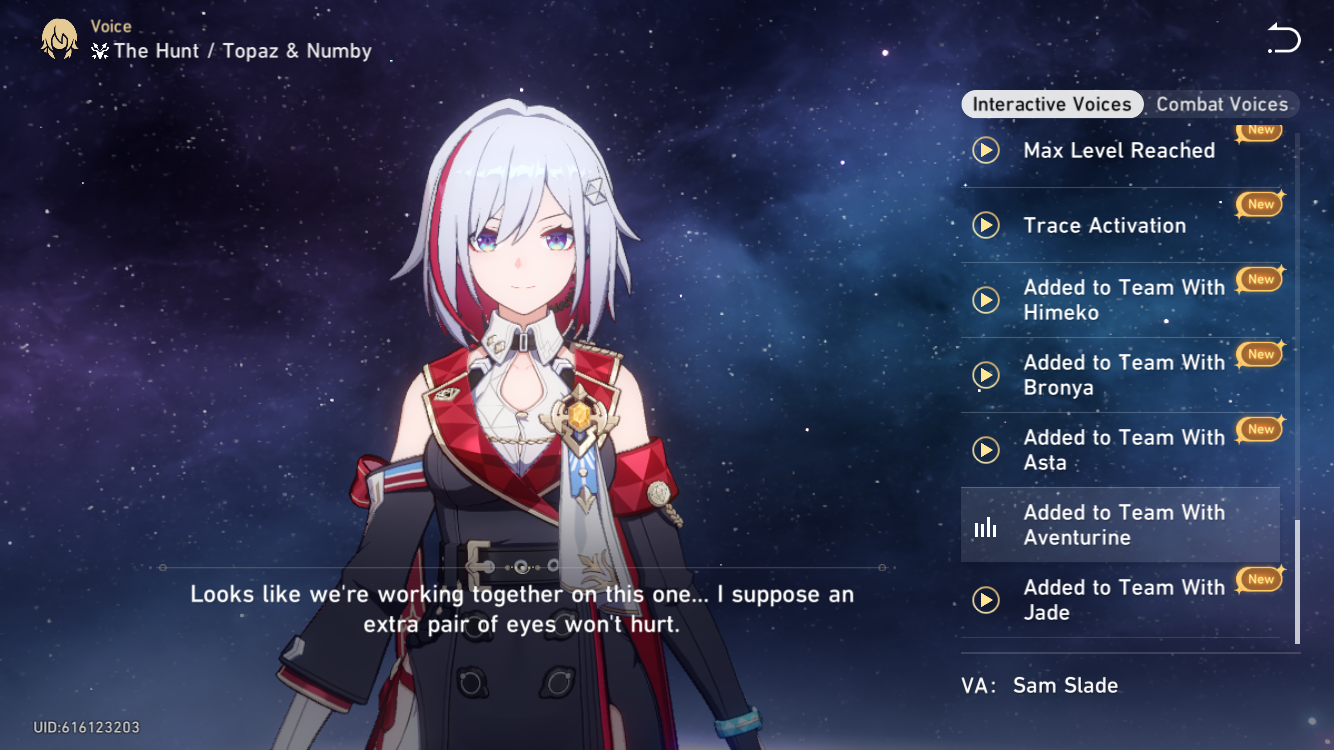This screenshot has width=1334, height=750.
Task: Click the Topaz character avatar icon
Action: click(58, 38)
